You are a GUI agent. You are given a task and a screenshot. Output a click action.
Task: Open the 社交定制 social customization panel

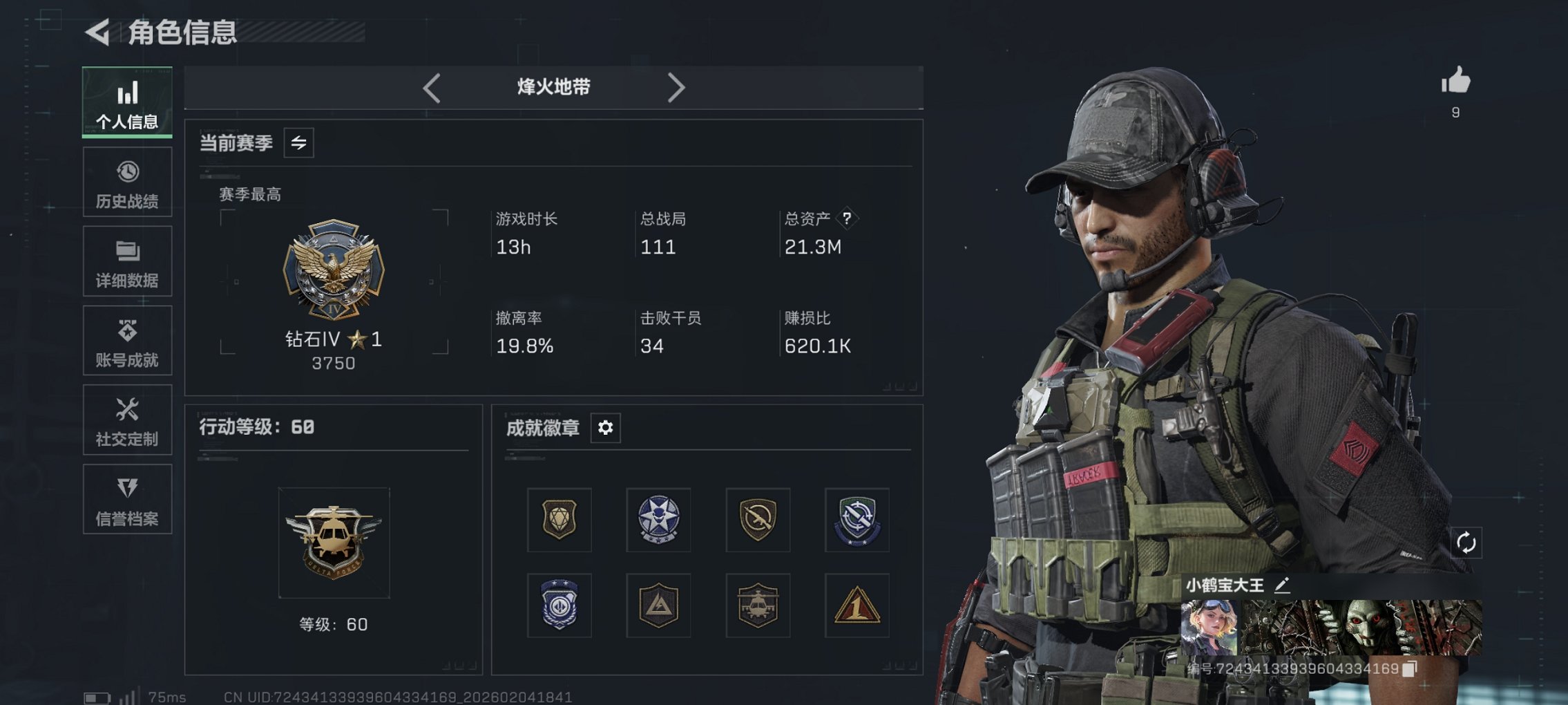(x=127, y=420)
